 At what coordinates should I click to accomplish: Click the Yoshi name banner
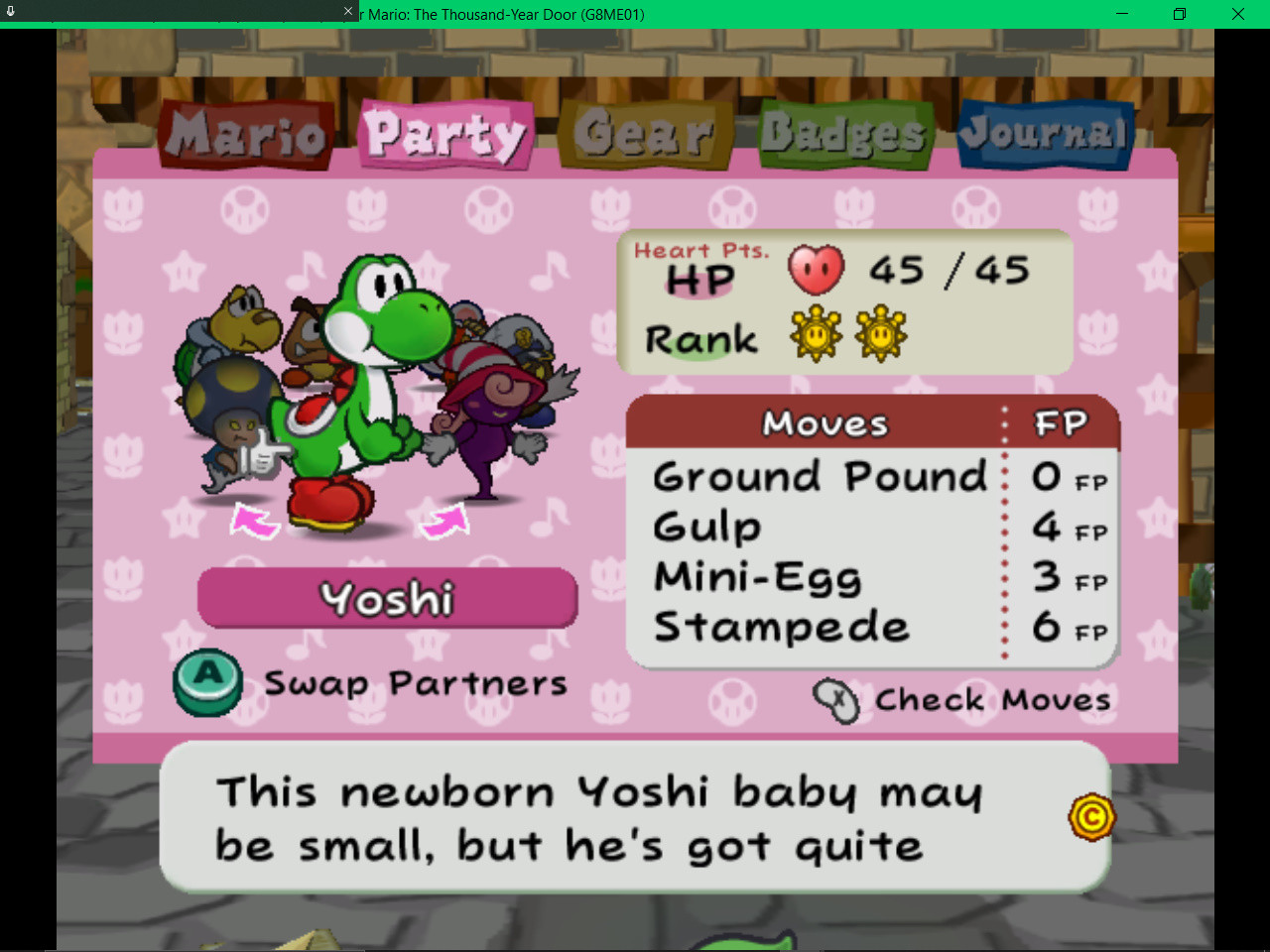pos(387,598)
